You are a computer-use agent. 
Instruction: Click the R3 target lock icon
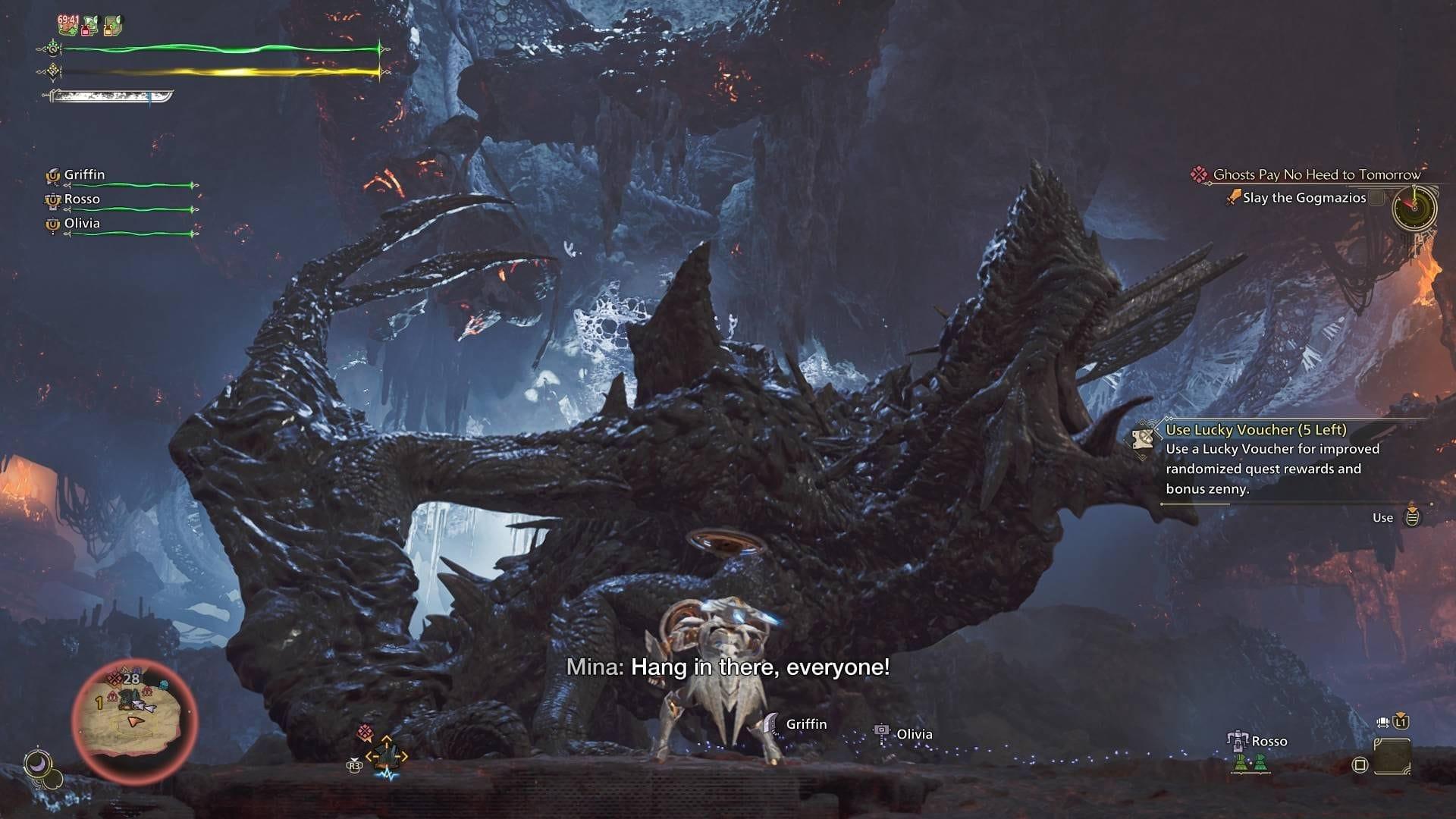(x=354, y=766)
